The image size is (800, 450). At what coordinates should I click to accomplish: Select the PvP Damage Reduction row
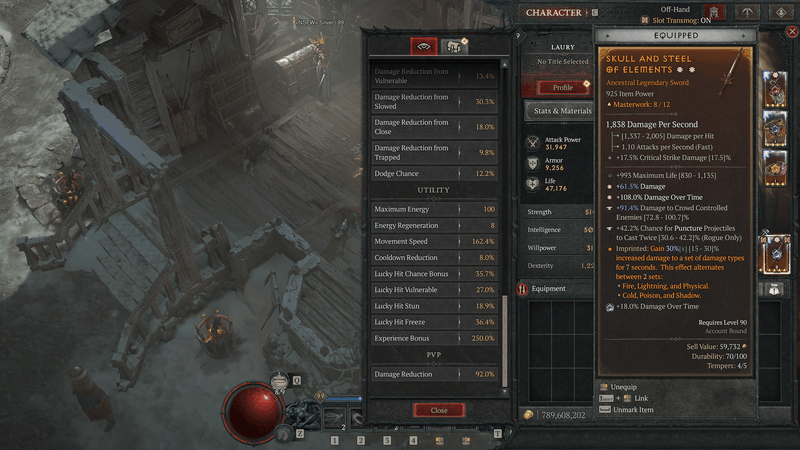[x=436, y=374]
